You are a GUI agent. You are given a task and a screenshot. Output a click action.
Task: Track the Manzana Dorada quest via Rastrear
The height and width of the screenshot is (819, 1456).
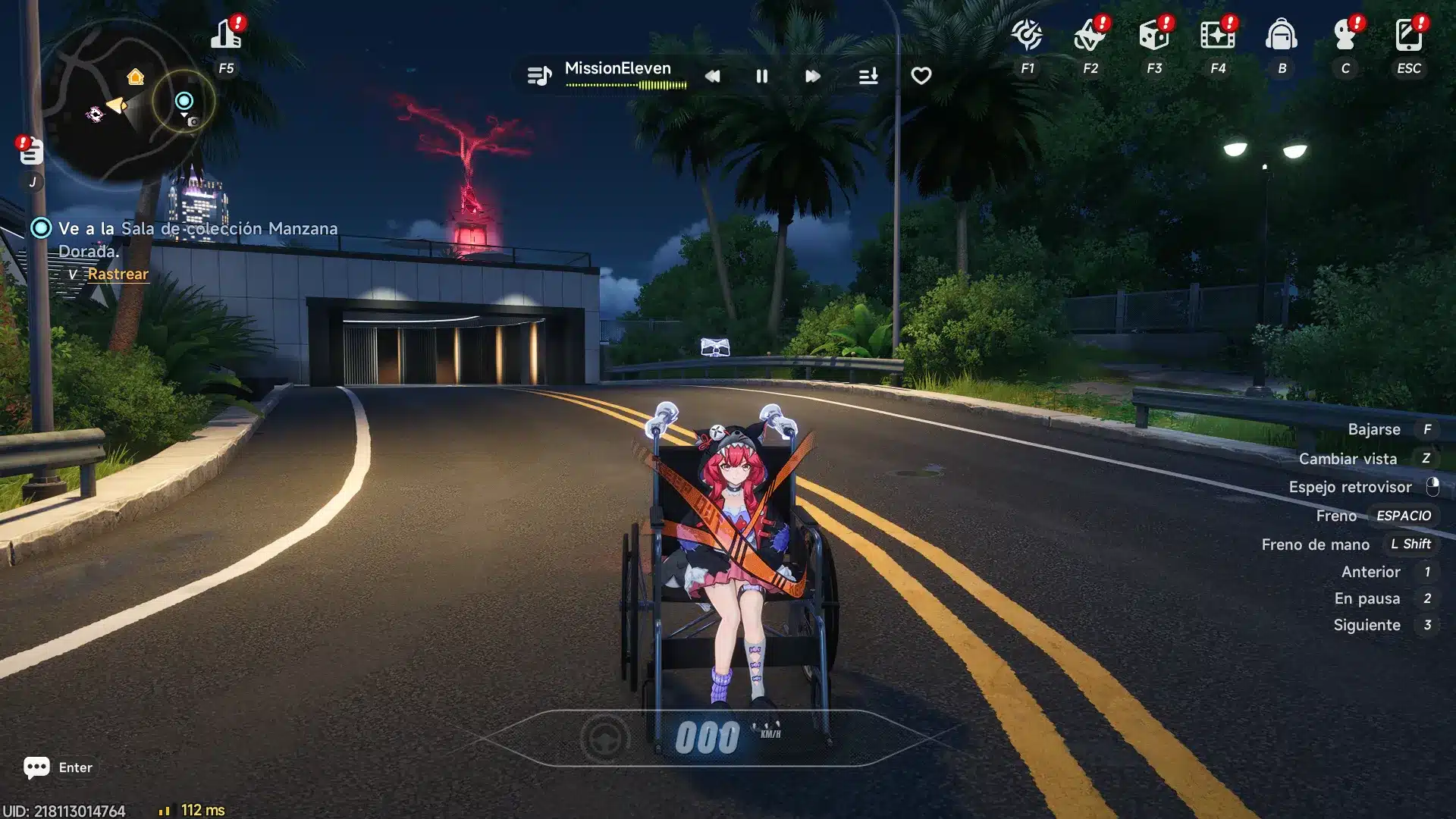[x=118, y=274]
